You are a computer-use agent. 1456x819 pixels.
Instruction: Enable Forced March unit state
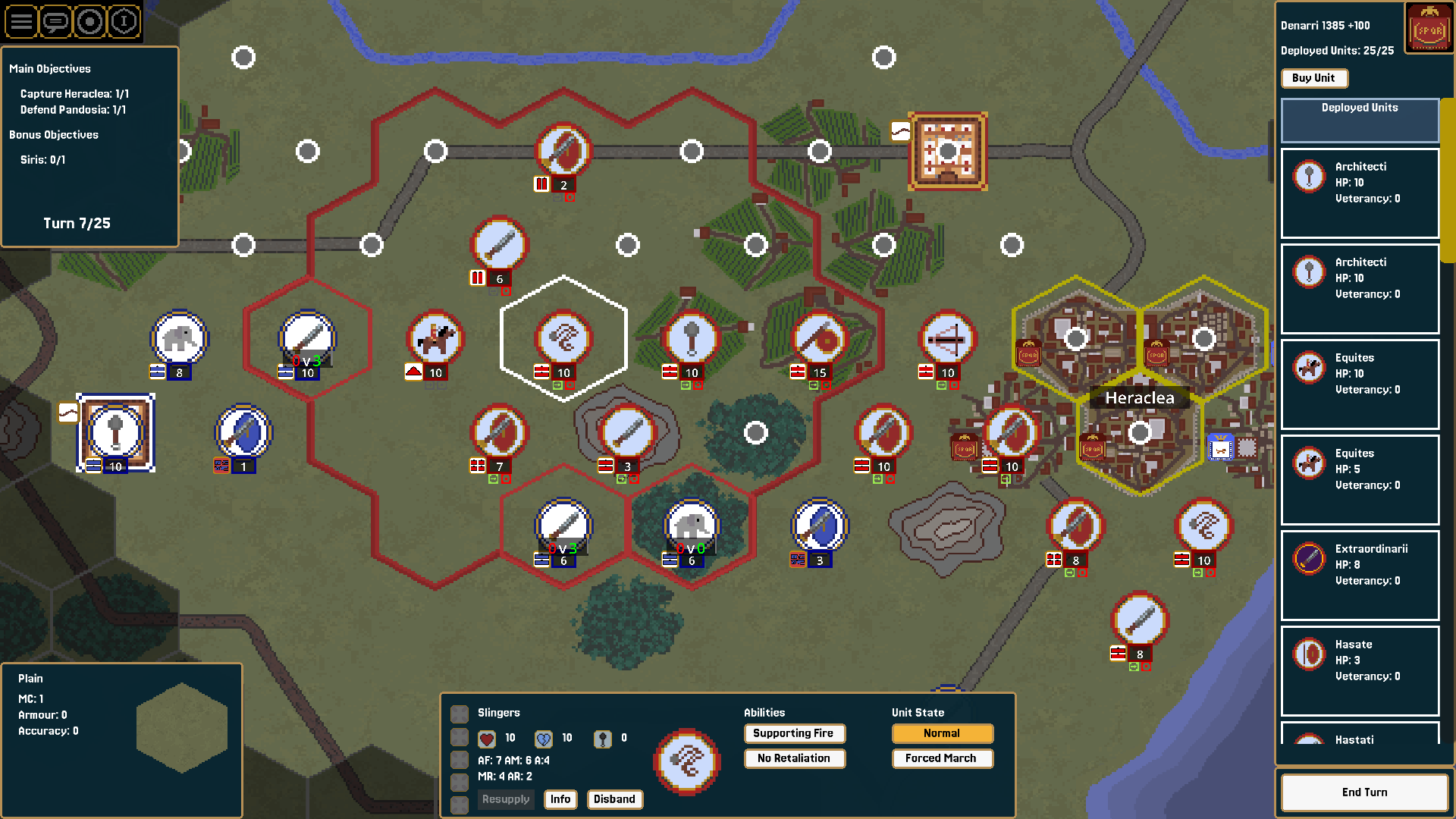tap(942, 758)
